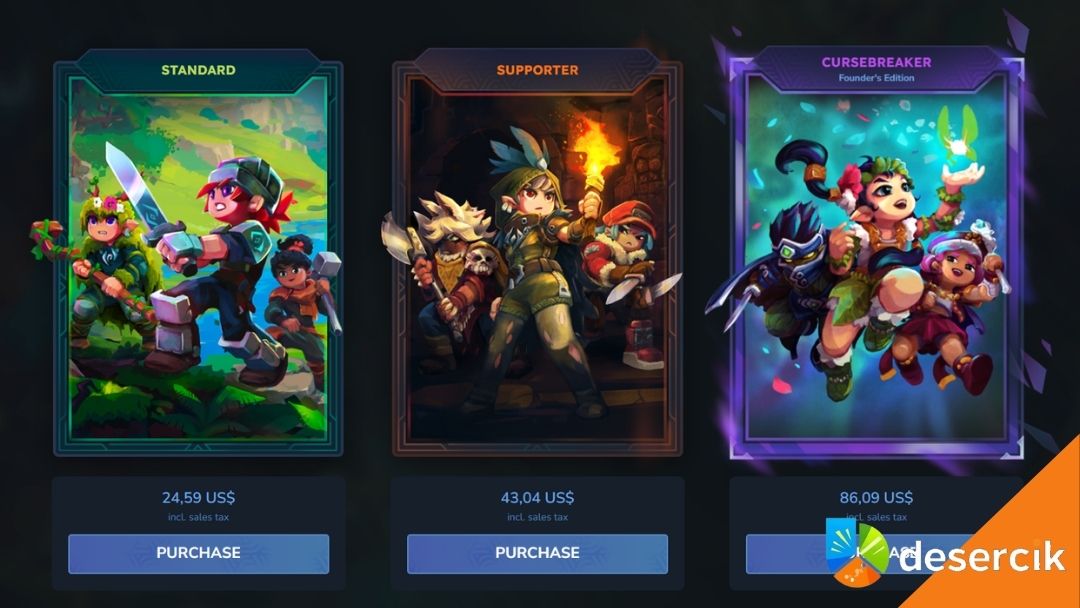The image size is (1080, 608).
Task: Select the Standard edition card artwork
Action: click(x=198, y=260)
